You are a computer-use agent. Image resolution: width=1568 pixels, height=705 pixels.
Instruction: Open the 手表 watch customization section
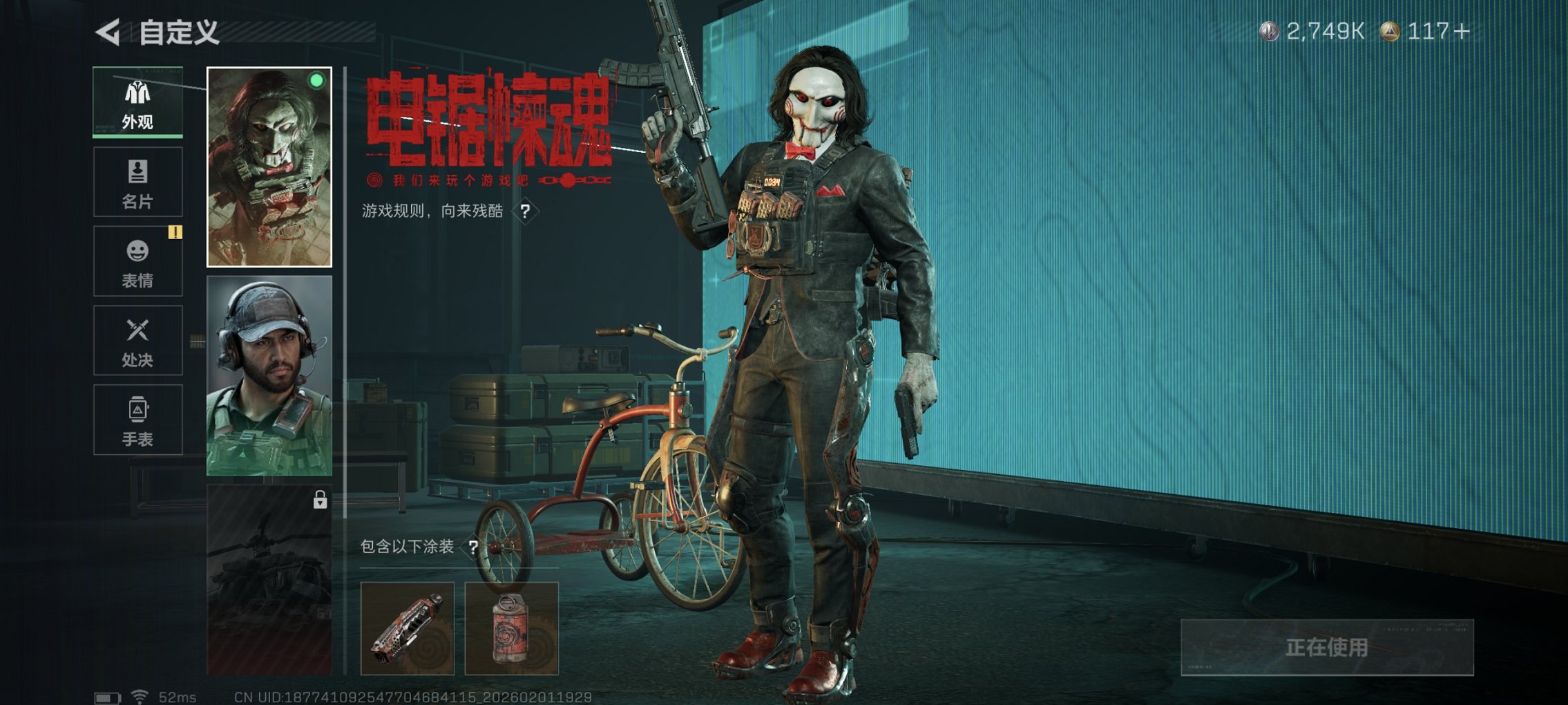click(137, 418)
